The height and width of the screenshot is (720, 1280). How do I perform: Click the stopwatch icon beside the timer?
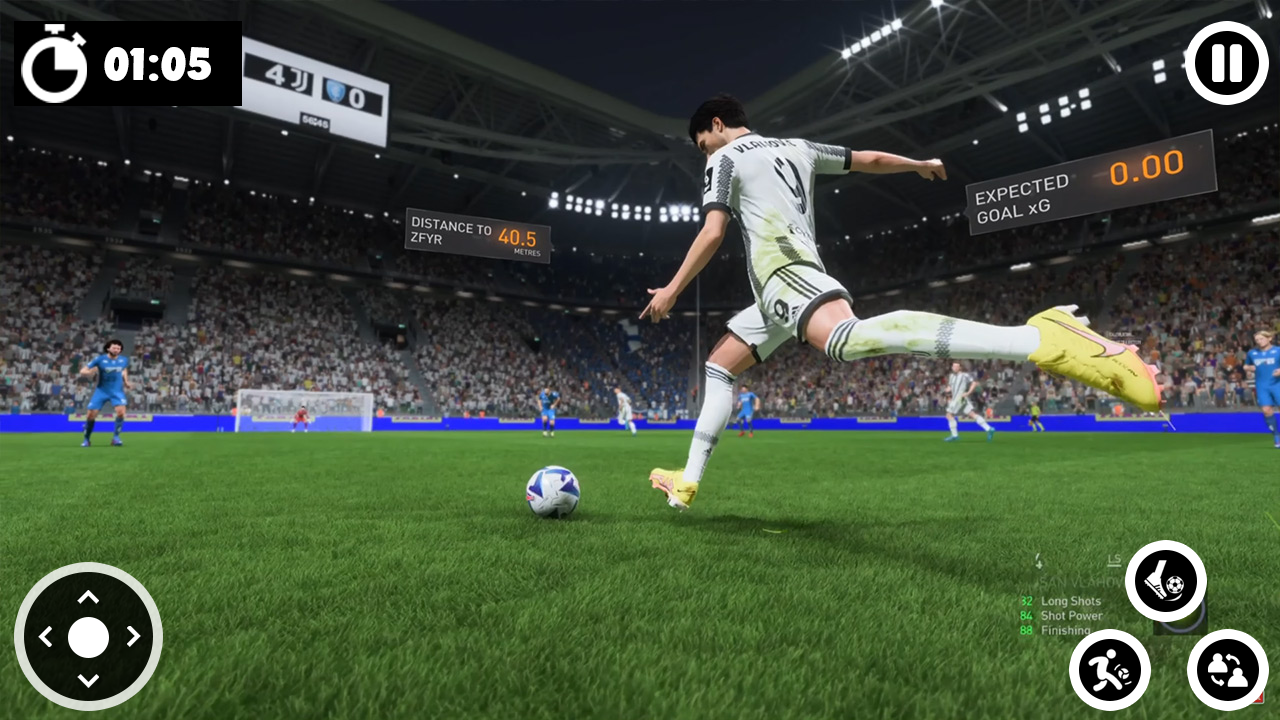coord(57,65)
